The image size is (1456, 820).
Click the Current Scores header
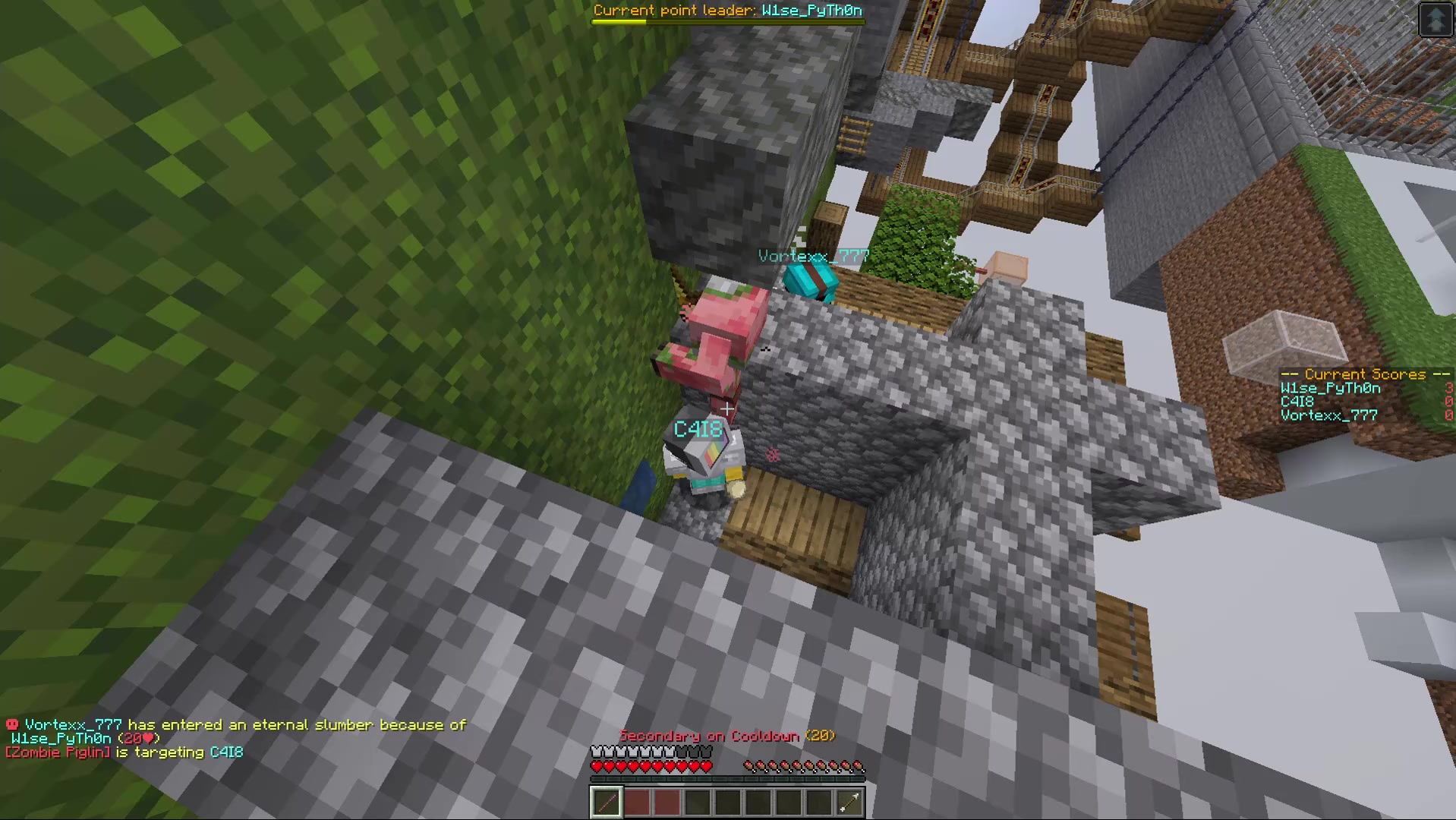(1363, 374)
